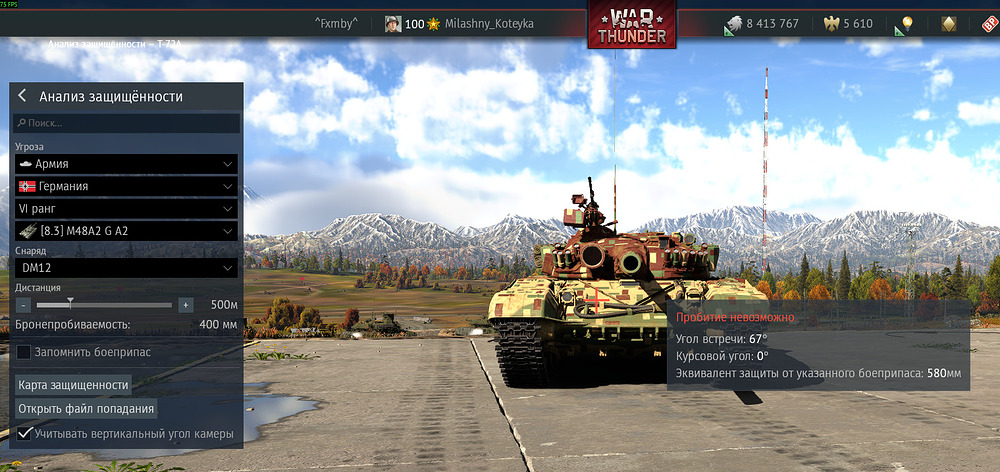This screenshot has height=472, width=1000.
Task: Open the Германия nation dropdown
Action: [x=126, y=186]
